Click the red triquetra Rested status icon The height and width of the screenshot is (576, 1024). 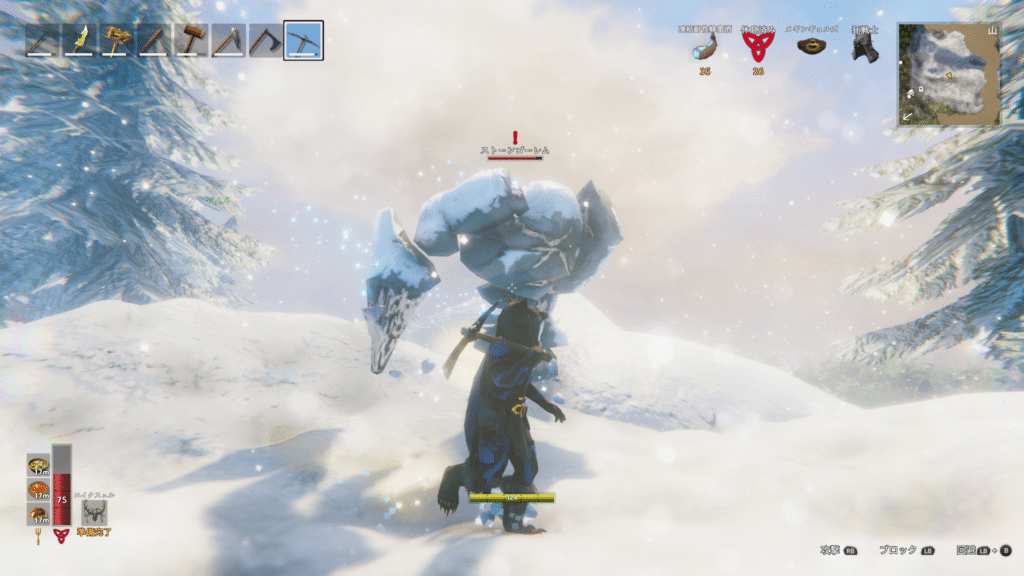click(758, 47)
